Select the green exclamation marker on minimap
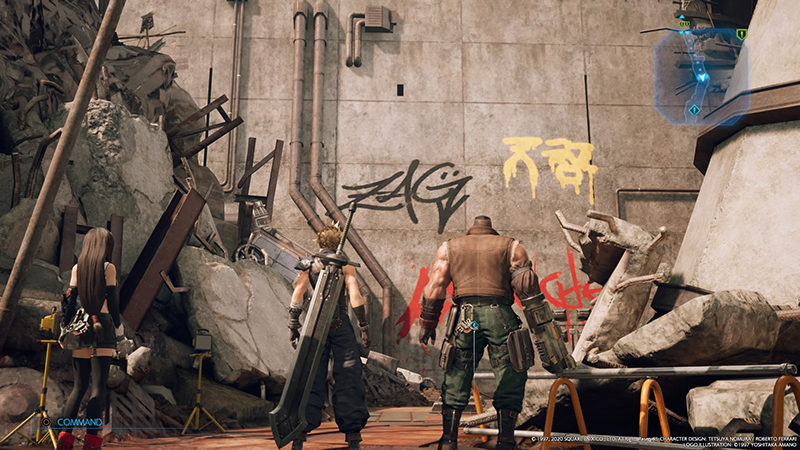 click(x=741, y=34)
